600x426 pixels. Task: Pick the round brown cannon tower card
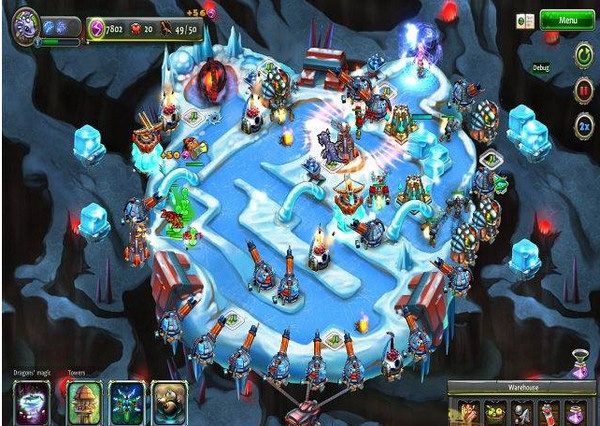(x=166, y=403)
